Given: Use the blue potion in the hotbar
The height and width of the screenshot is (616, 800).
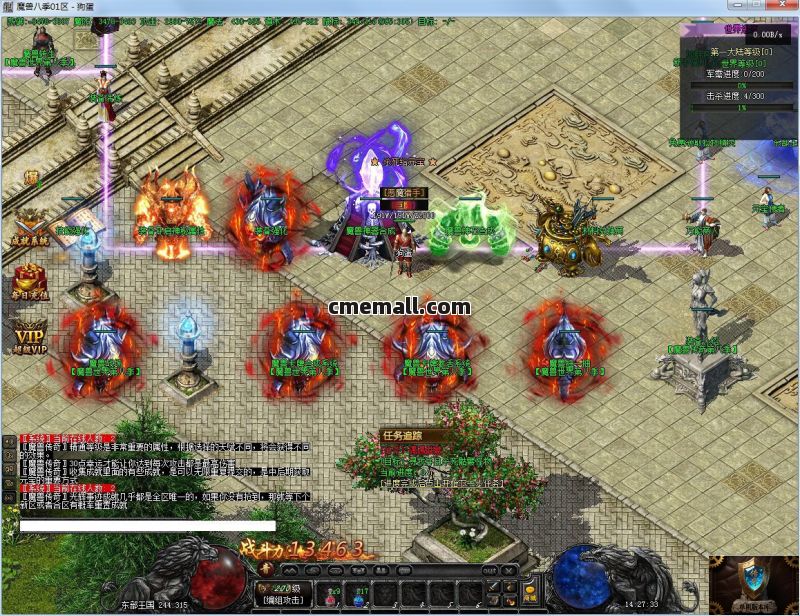Looking at the screenshot, I should click(x=357, y=594).
